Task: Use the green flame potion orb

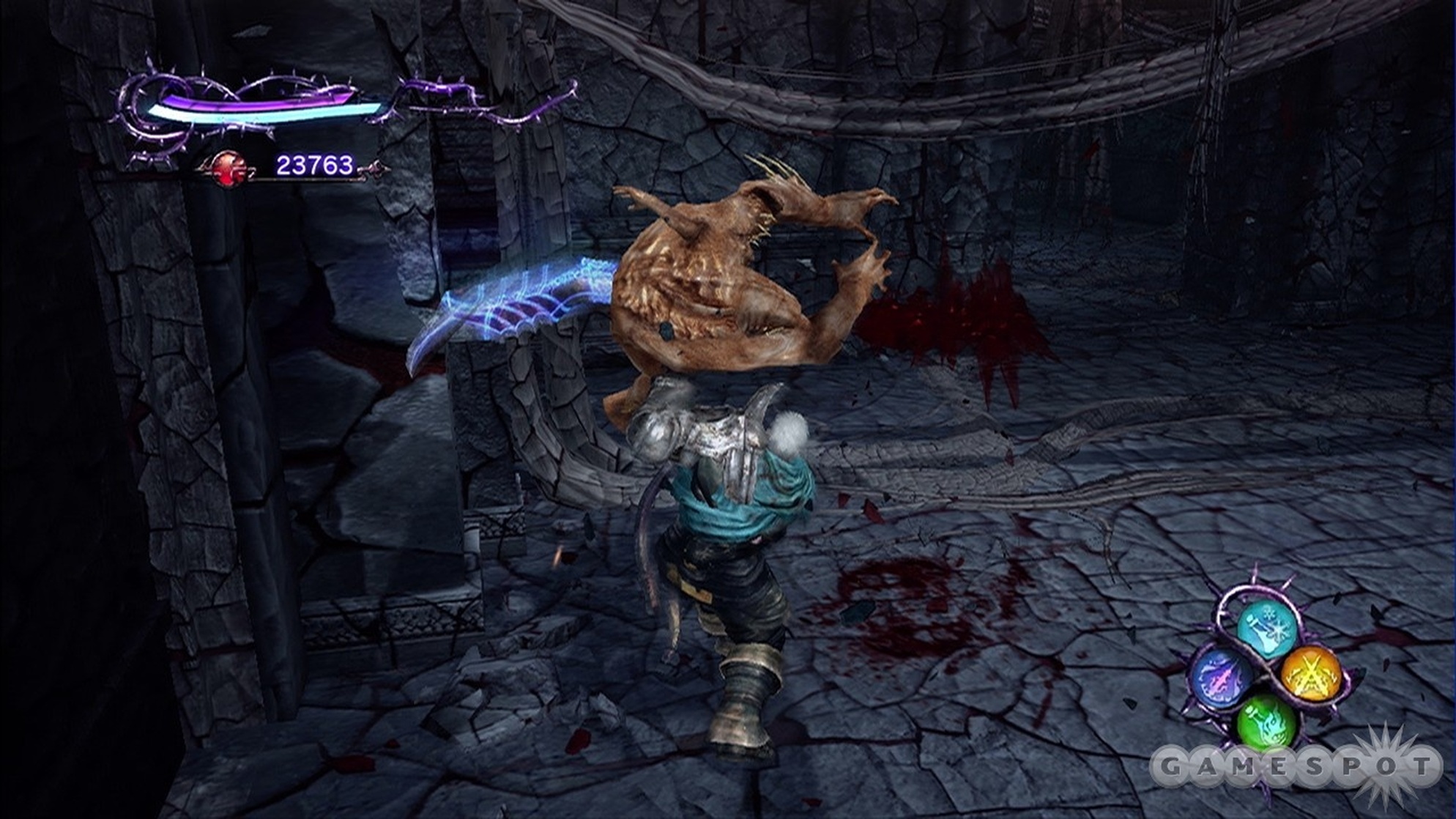Action: 1266,720
